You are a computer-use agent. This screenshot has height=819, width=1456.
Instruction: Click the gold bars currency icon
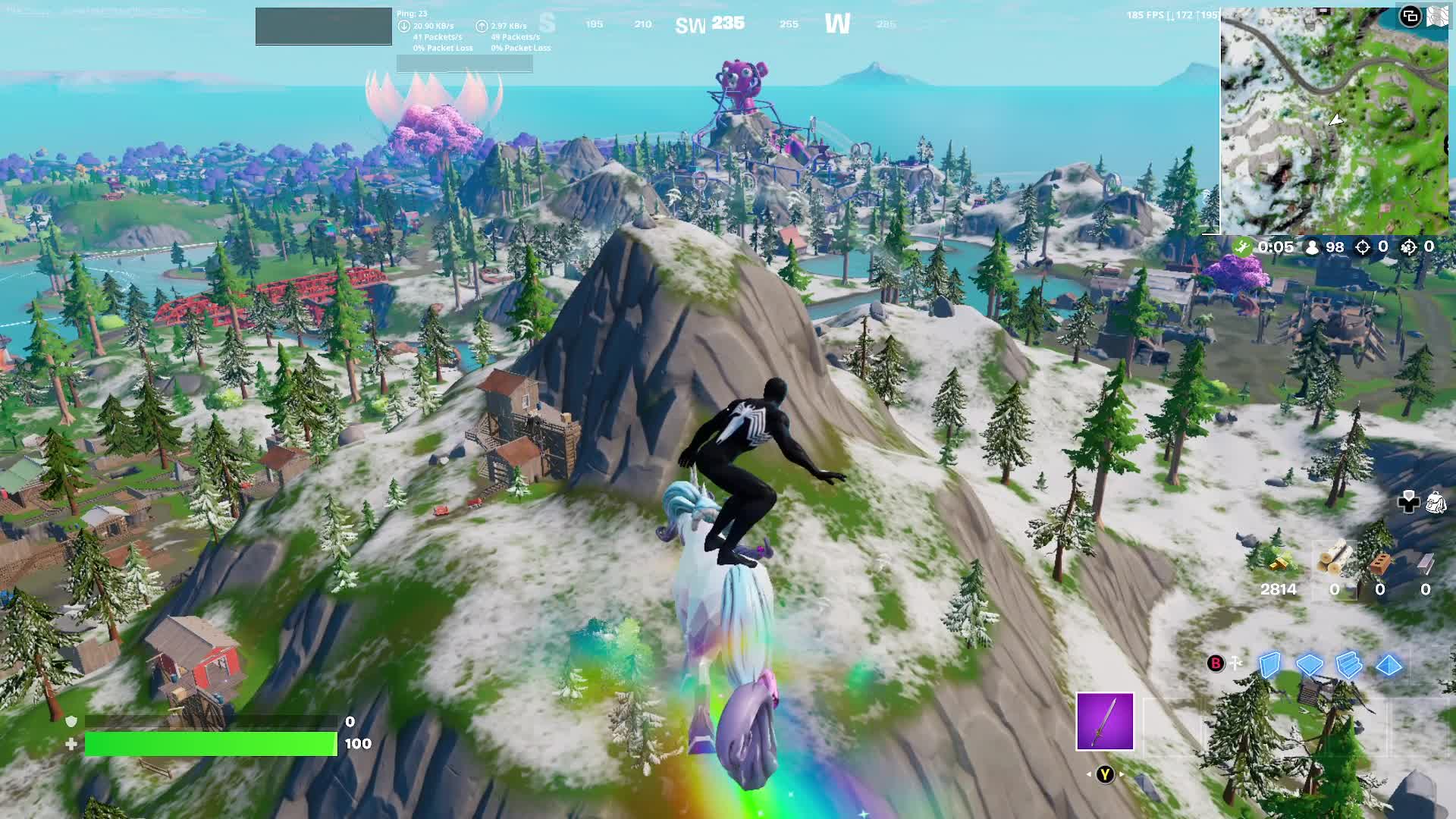click(1279, 565)
